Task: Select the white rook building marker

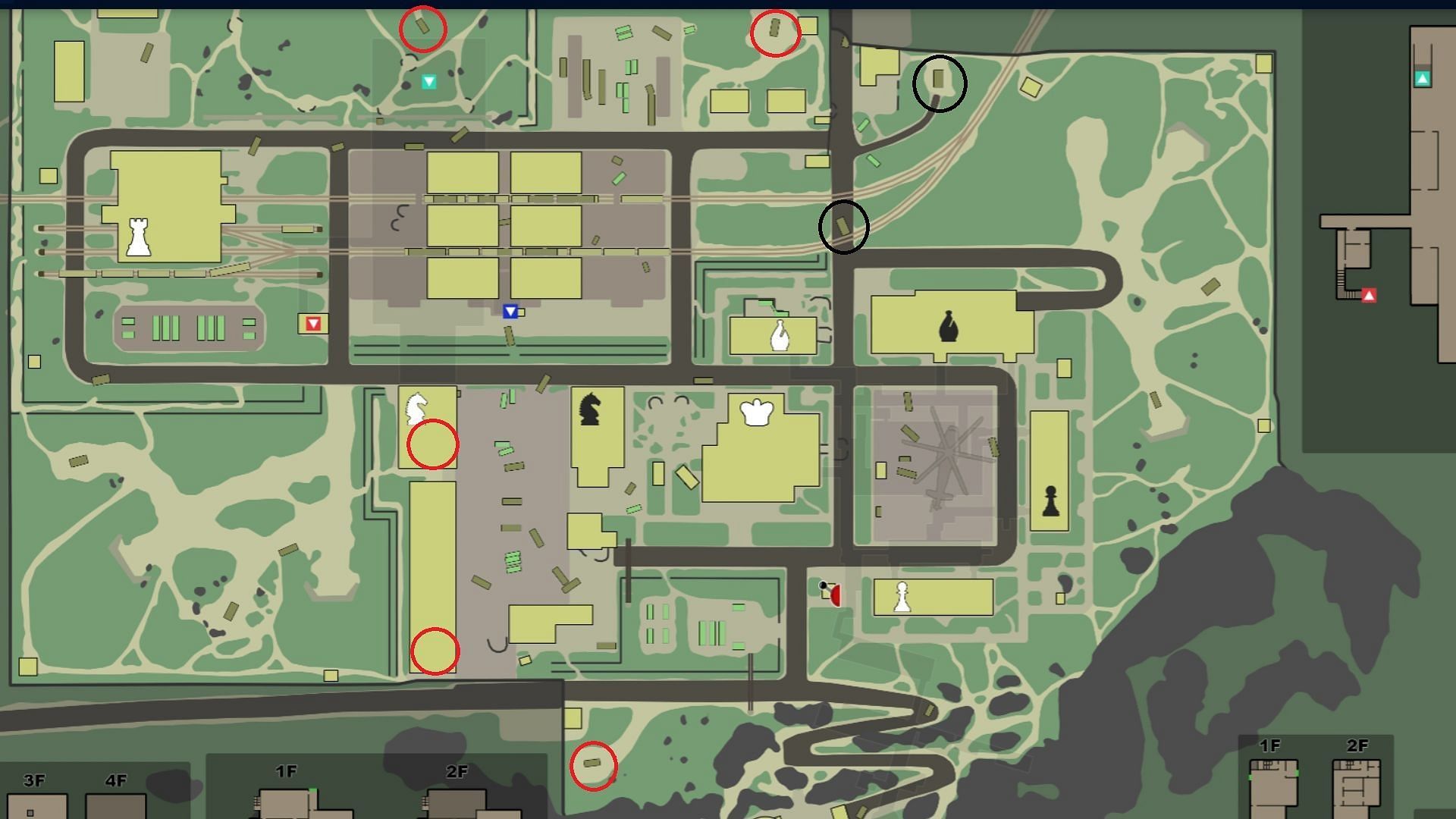Action: point(138,237)
